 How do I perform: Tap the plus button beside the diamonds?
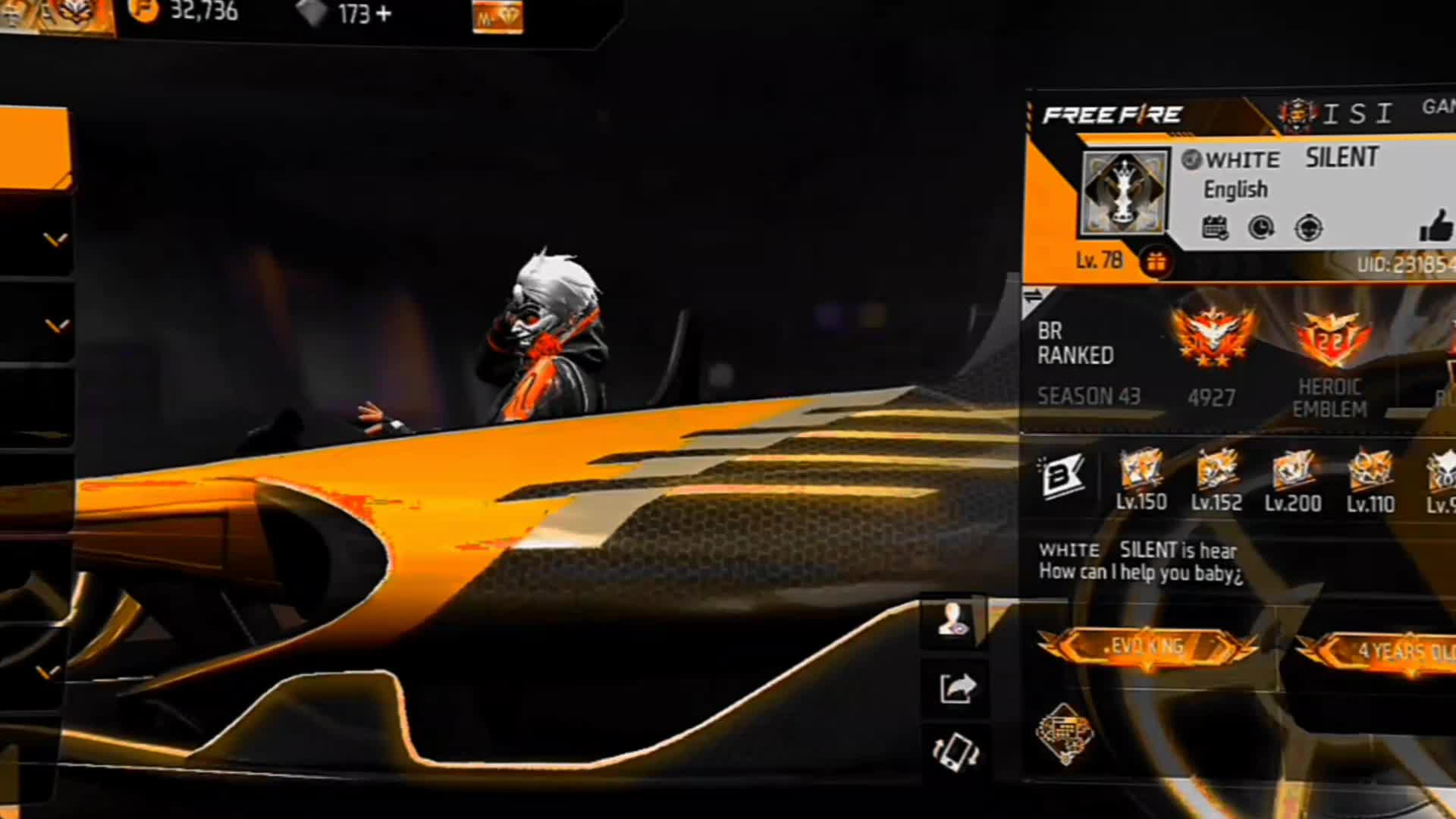(x=383, y=14)
